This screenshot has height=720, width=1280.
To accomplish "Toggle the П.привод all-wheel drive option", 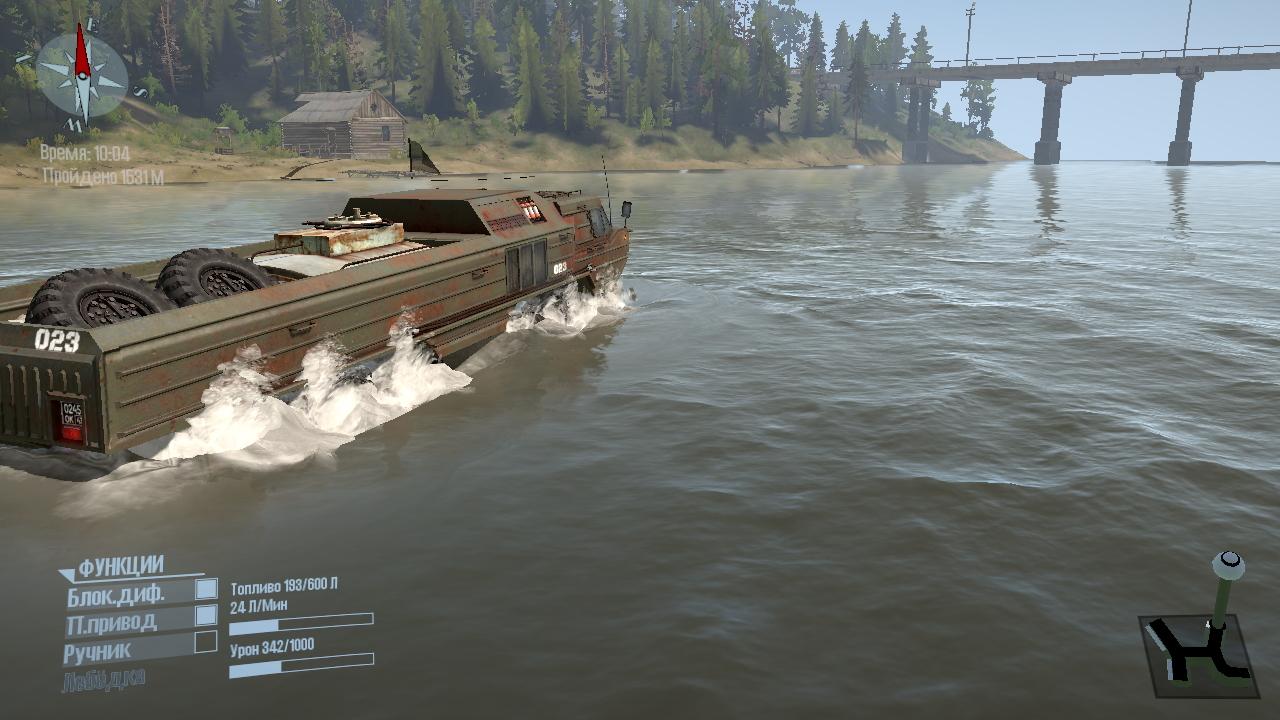I will 206,615.
